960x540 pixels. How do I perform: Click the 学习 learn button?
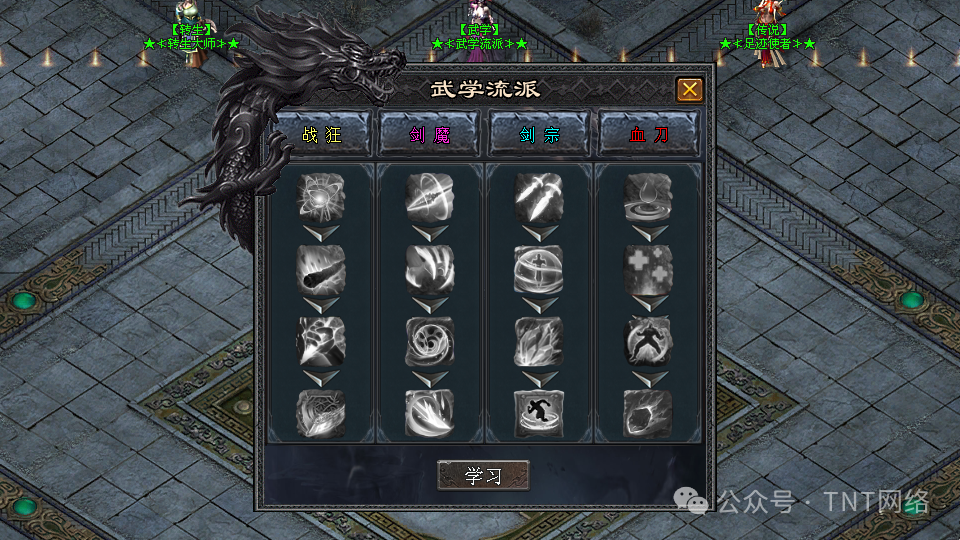[x=483, y=476]
